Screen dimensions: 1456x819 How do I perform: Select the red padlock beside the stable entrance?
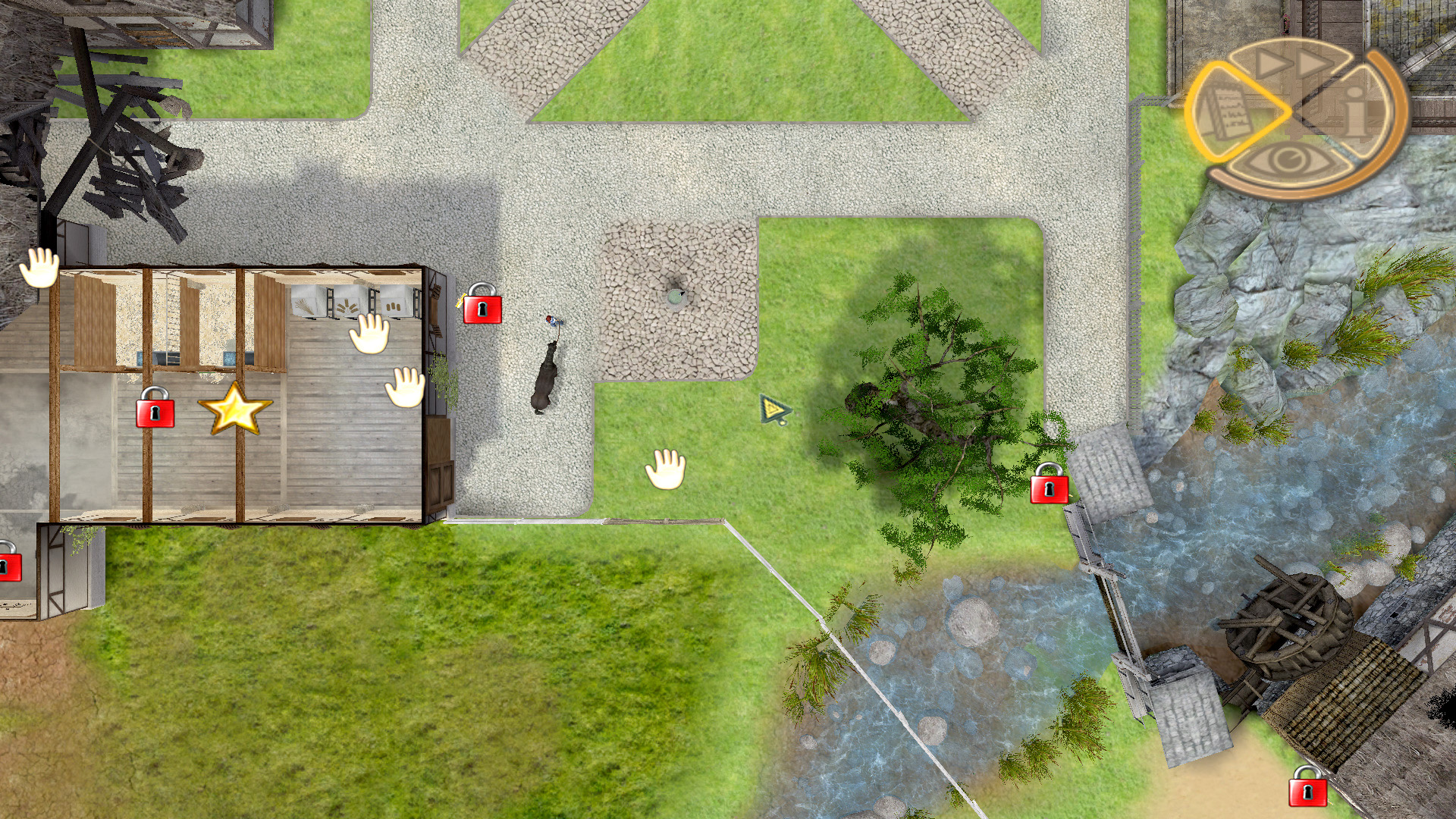pyautogui.click(x=483, y=308)
